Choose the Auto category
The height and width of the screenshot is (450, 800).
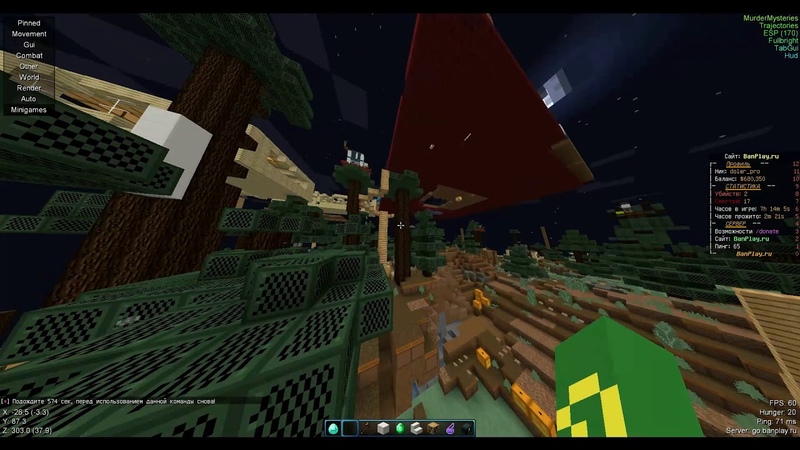click(29, 98)
